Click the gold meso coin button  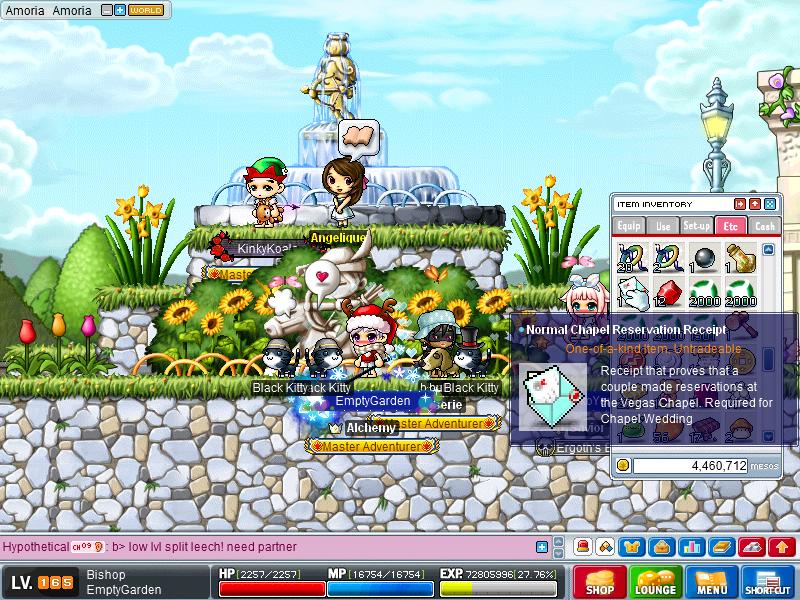point(624,465)
